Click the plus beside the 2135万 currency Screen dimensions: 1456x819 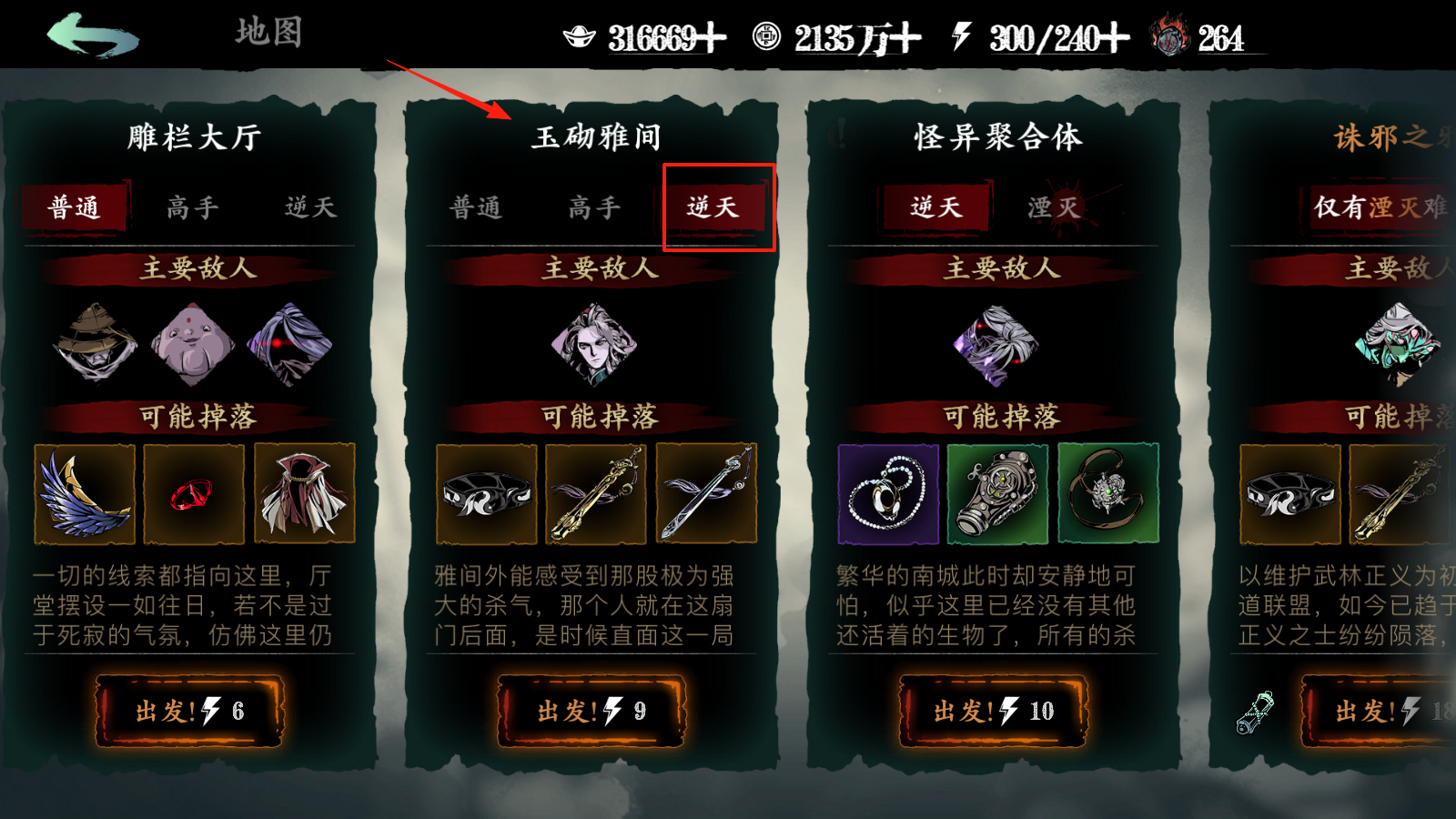(907, 38)
